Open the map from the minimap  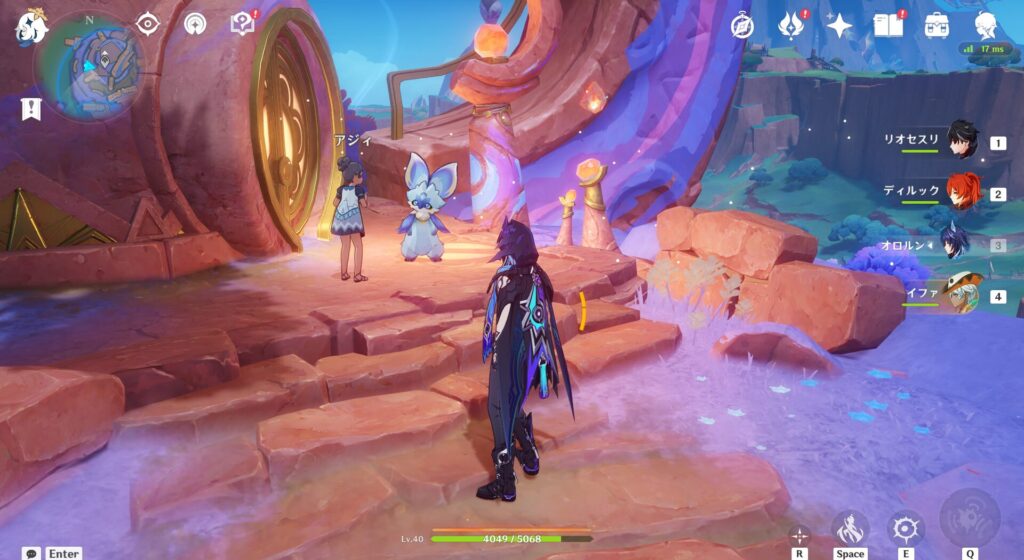click(89, 66)
